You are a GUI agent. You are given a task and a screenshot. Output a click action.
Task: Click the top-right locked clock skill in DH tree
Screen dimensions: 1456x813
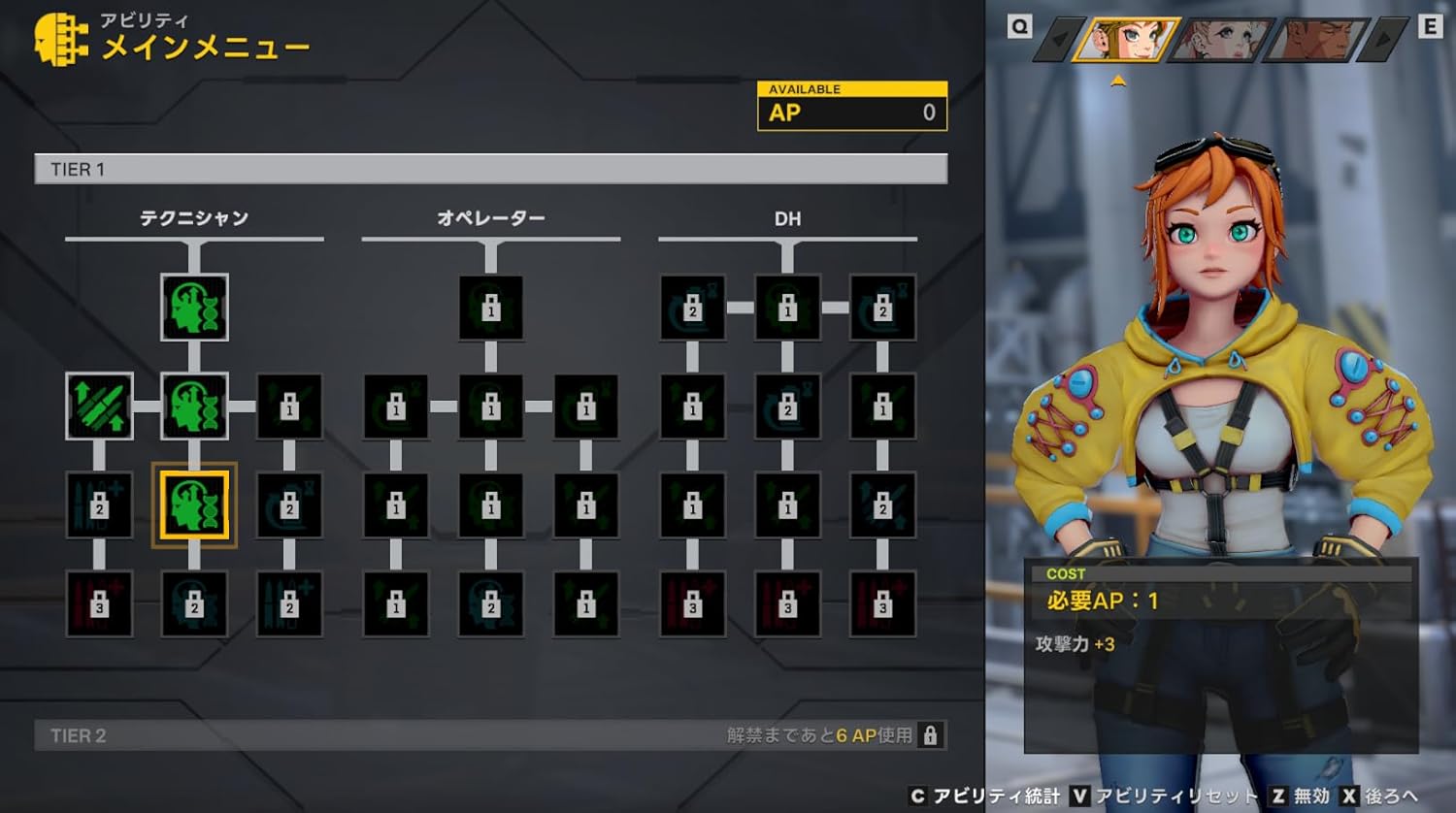pos(881,309)
